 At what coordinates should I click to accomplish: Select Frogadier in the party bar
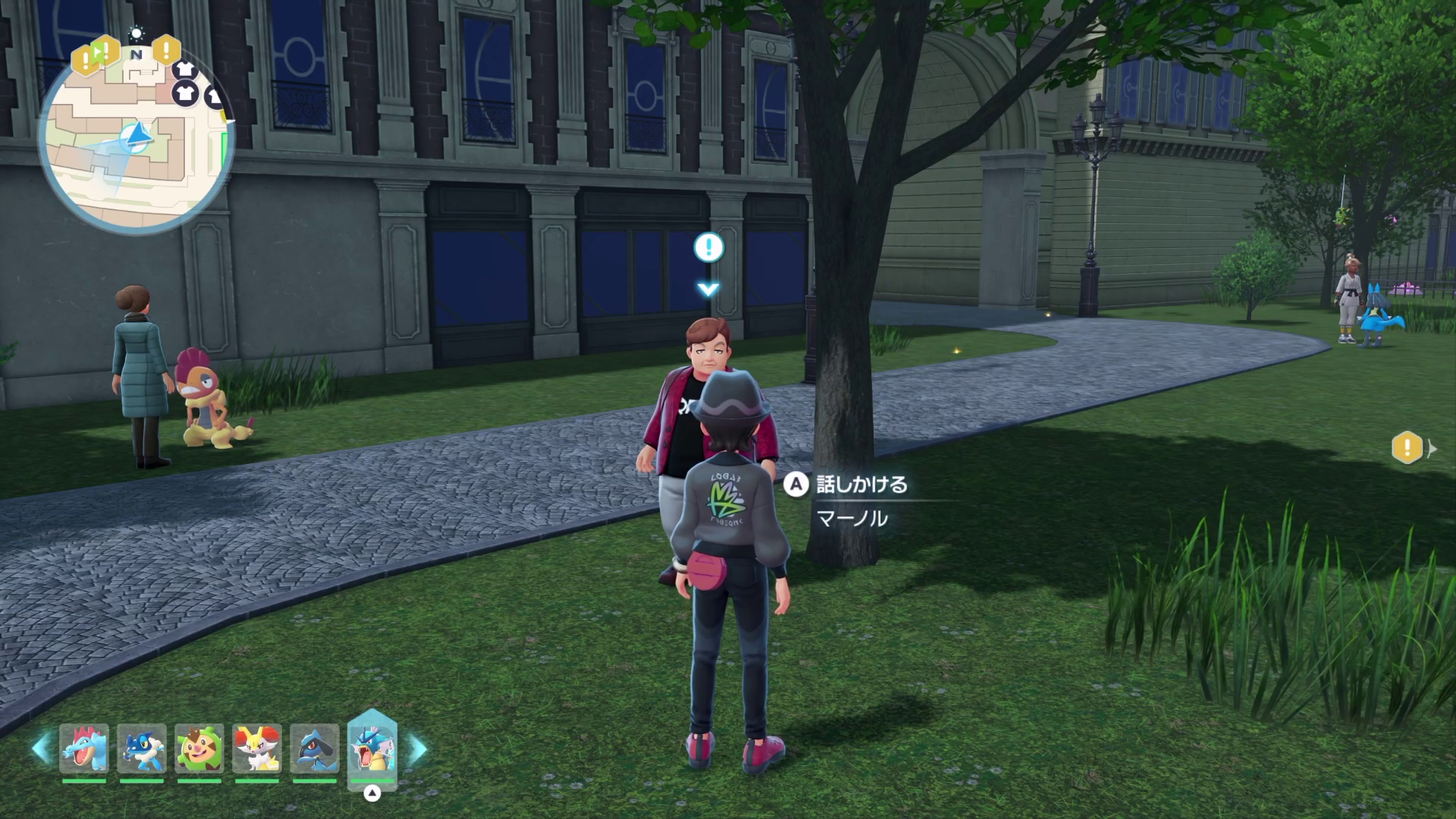pyautogui.click(x=142, y=748)
